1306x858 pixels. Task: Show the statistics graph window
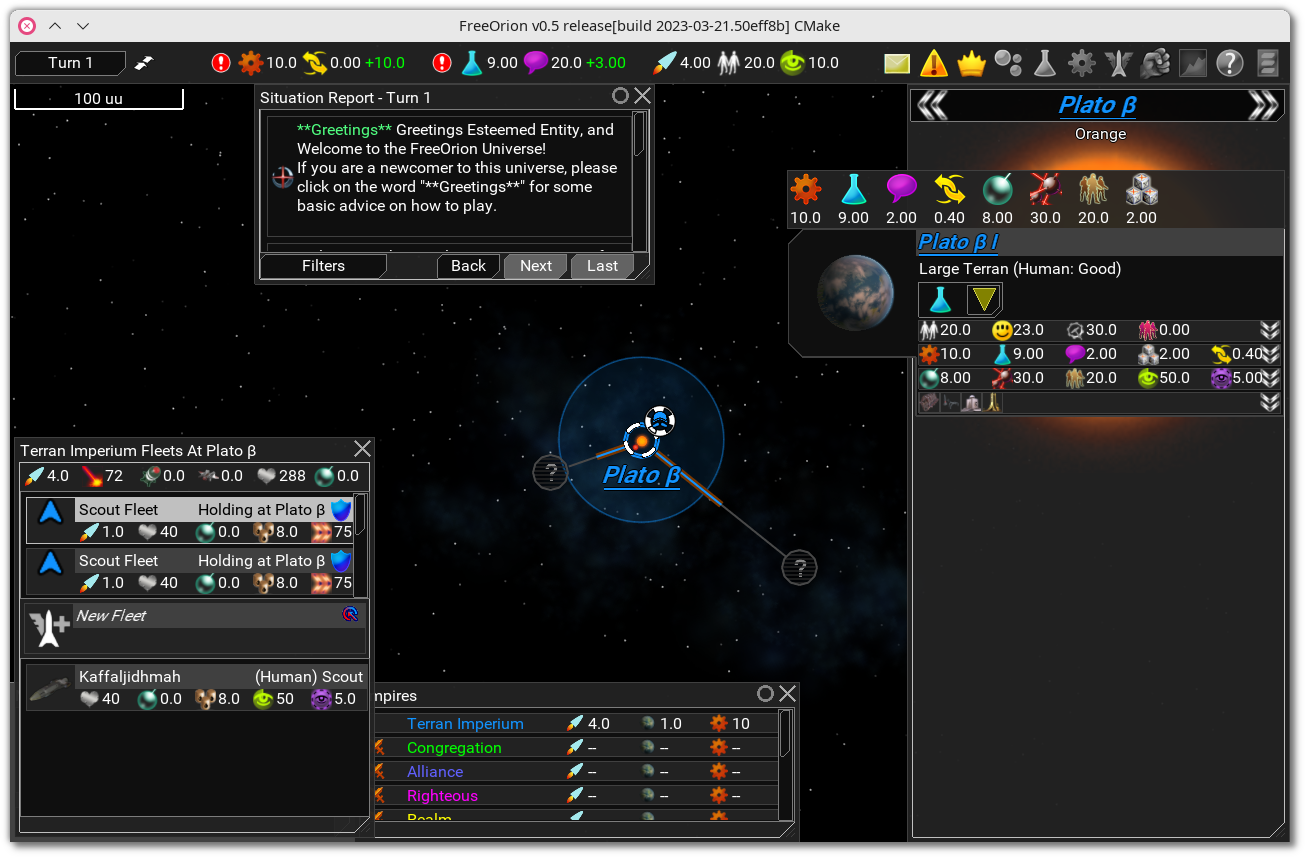(x=1192, y=63)
